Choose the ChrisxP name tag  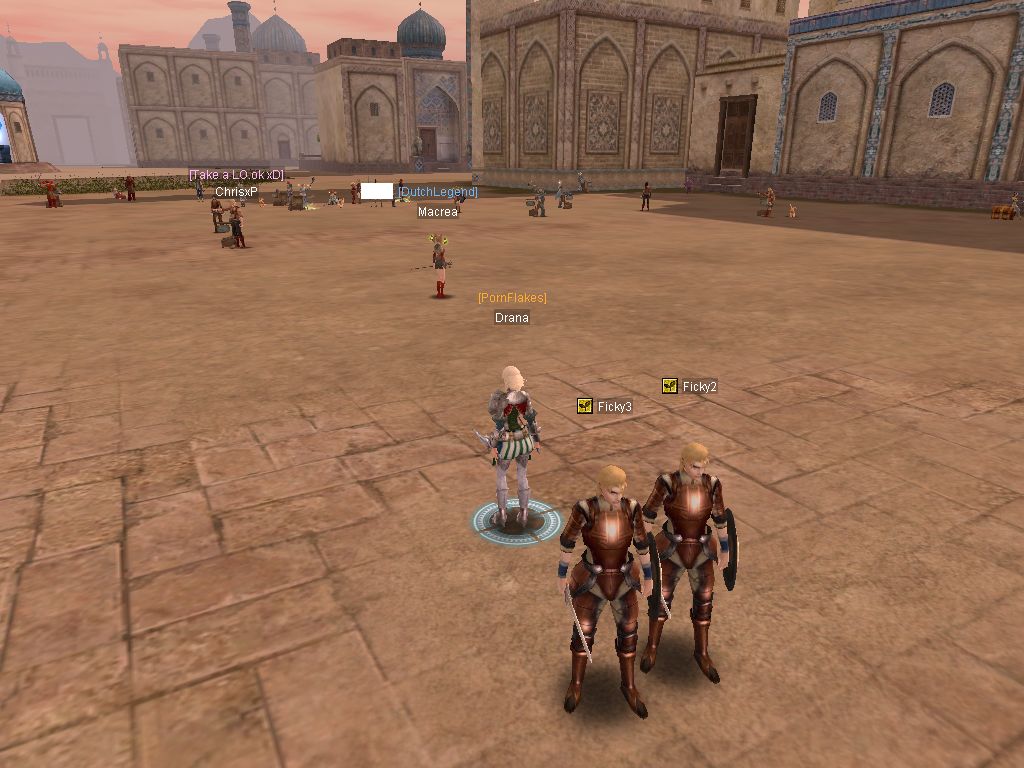click(236, 191)
